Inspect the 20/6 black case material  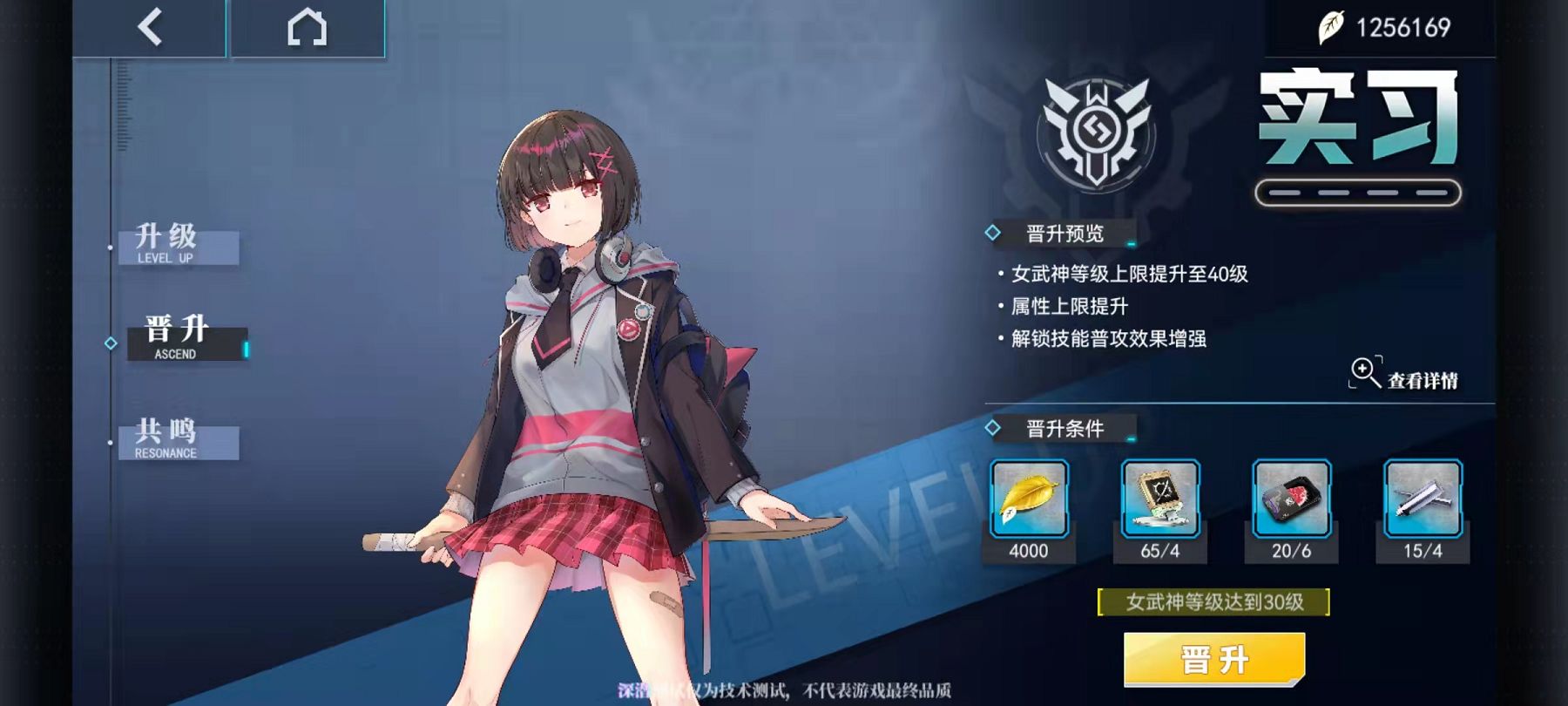pos(1291,499)
